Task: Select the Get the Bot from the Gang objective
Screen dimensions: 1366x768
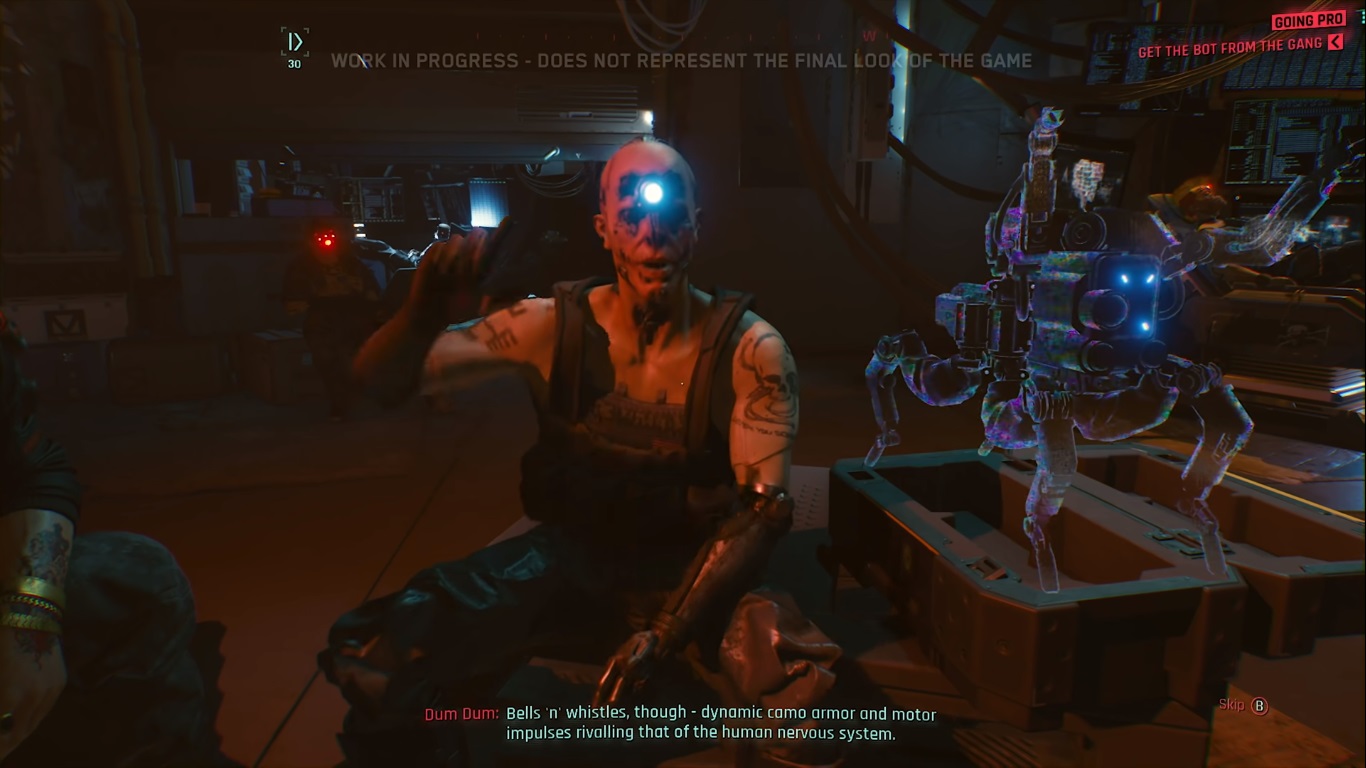Action: pyautogui.click(x=1230, y=46)
